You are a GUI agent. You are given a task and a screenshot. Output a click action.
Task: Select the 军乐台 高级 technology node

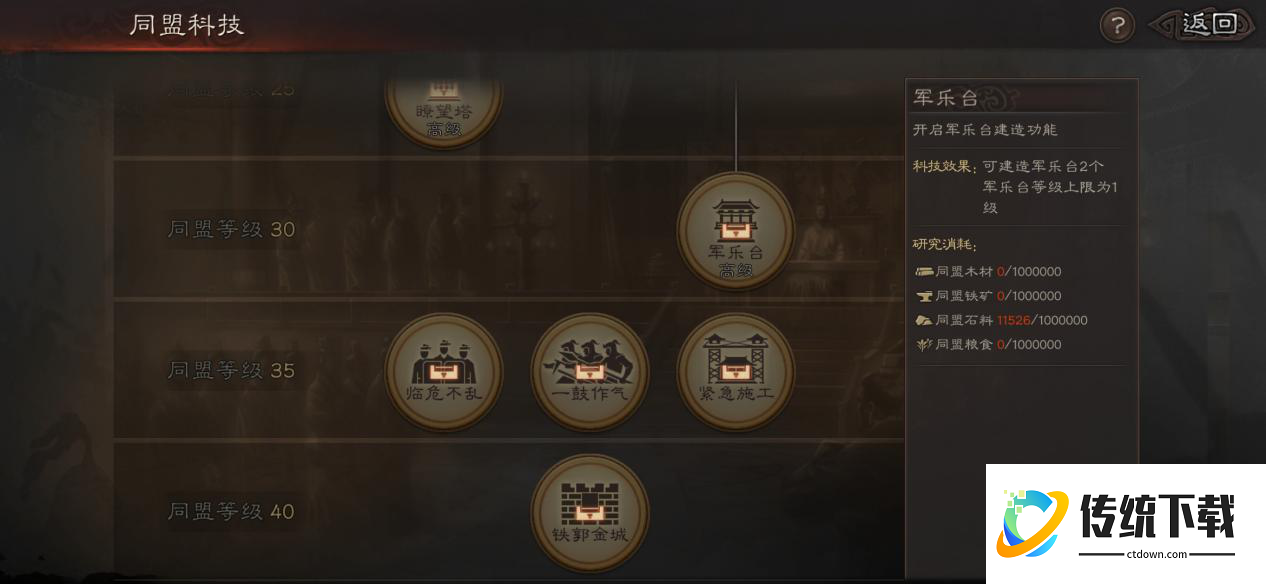click(735, 231)
